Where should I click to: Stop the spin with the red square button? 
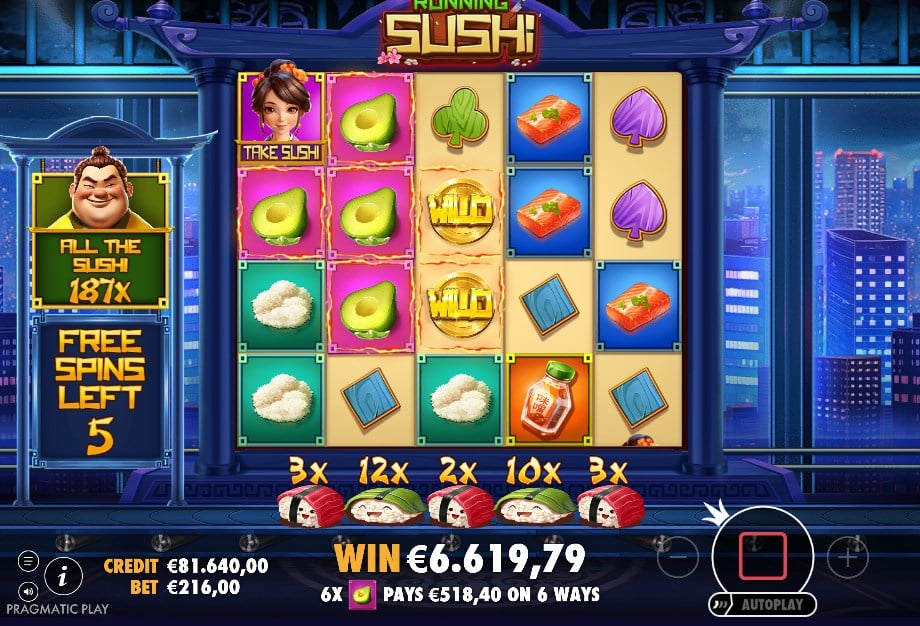point(762,556)
